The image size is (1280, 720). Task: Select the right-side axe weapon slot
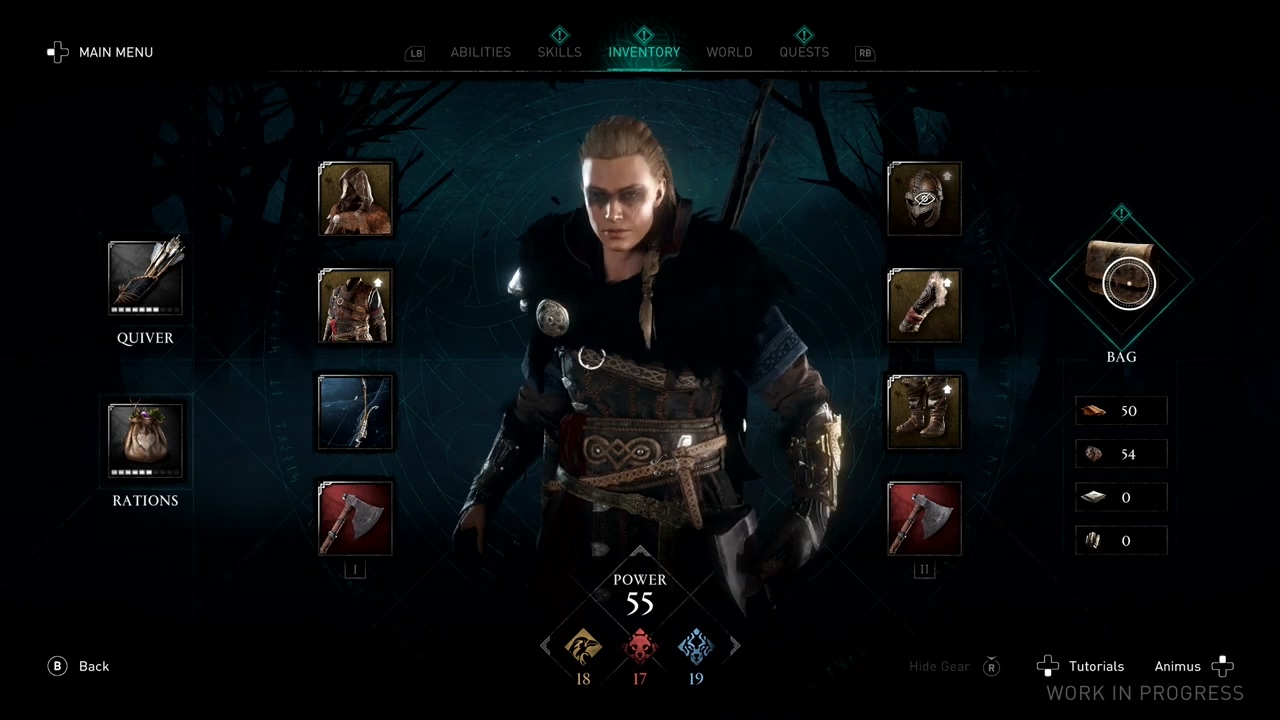click(x=924, y=518)
